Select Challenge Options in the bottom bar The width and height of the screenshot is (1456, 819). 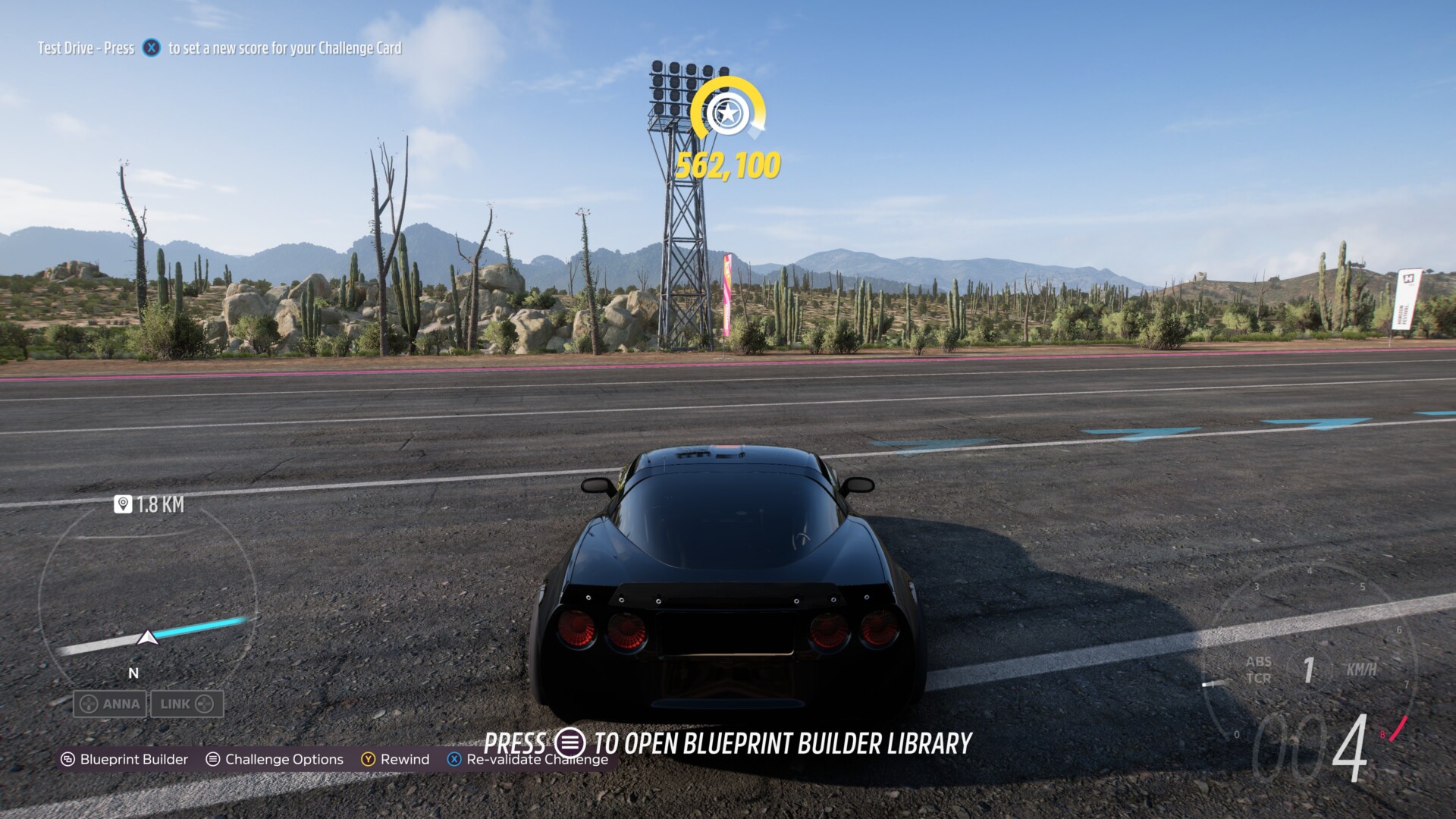275,759
